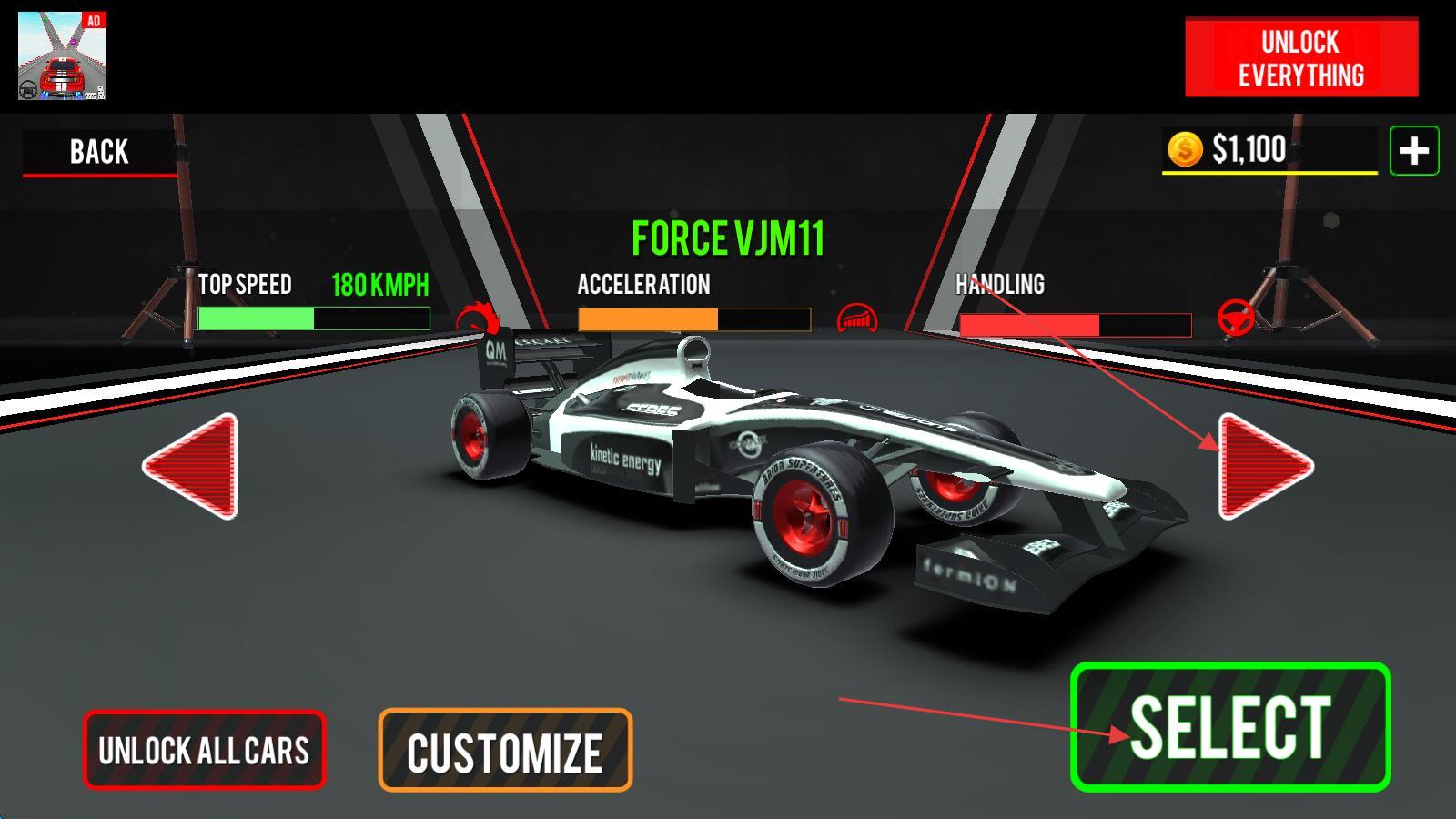Select the Force VJM11 car
Screen dimensions: 1456x819
[1230, 726]
